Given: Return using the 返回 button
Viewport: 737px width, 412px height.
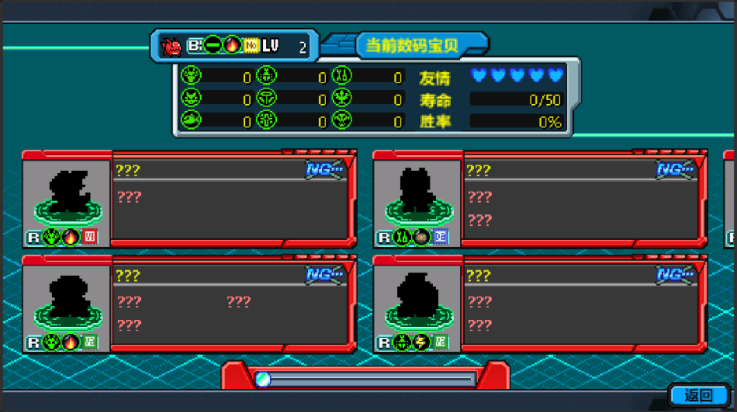Looking at the screenshot, I should (699, 395).
